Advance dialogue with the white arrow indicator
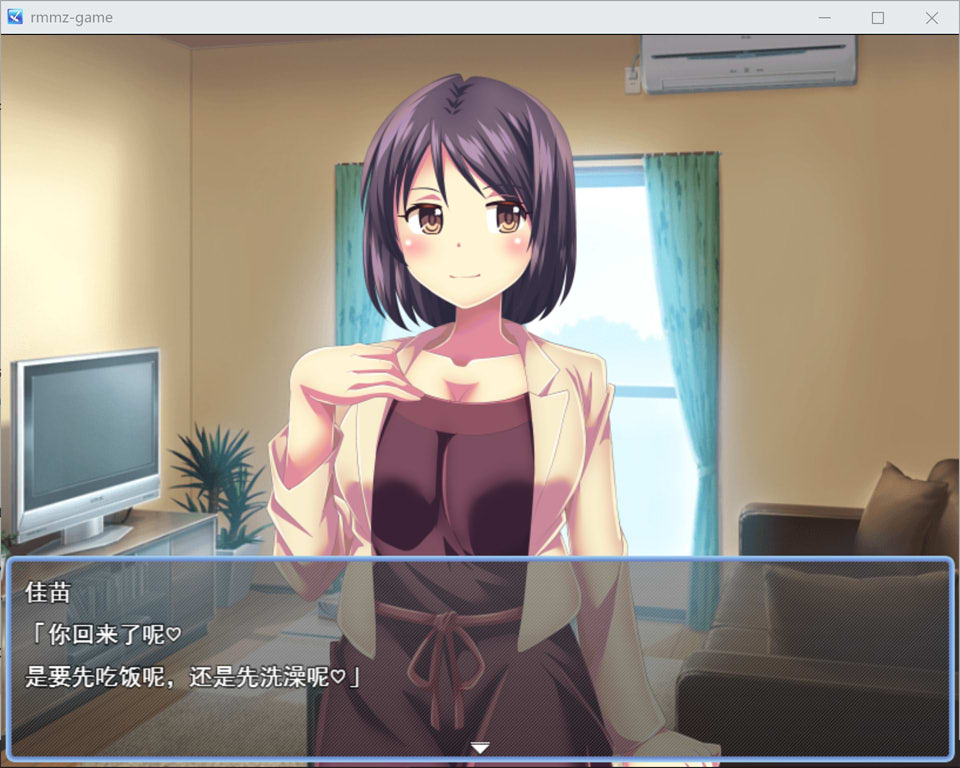The height and width of the screenshot is (768, 960). (480, 747)
